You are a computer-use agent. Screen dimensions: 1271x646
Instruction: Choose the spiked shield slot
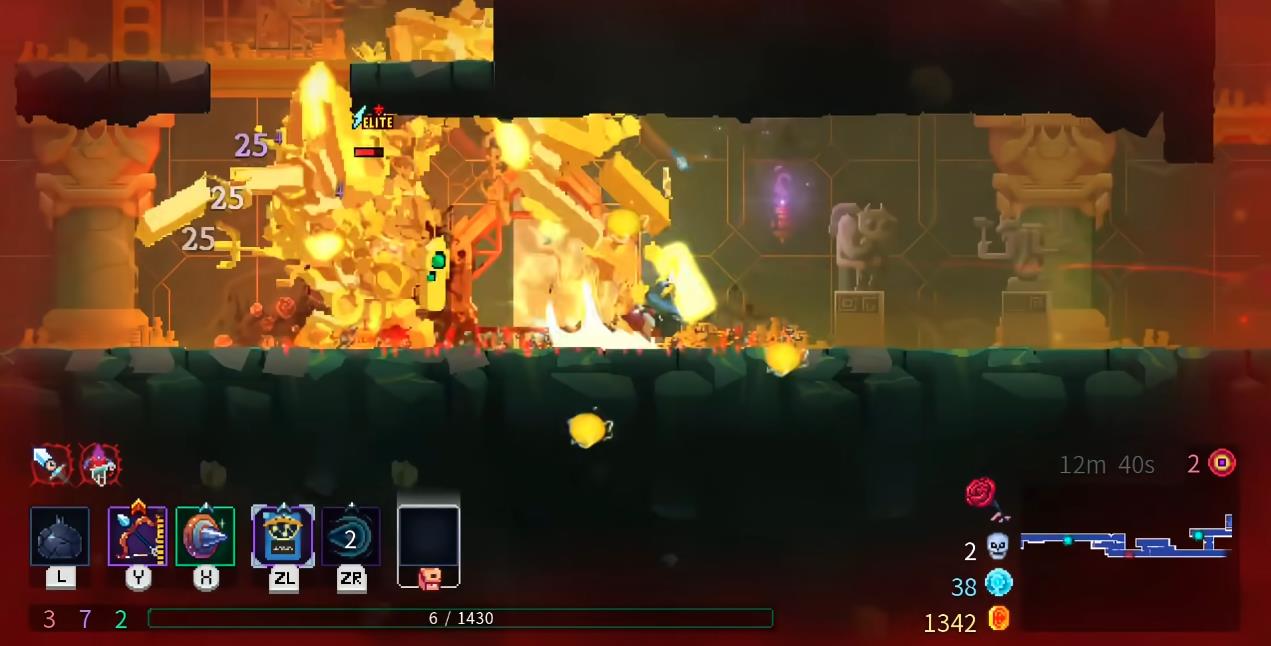(x=205, y=537)
